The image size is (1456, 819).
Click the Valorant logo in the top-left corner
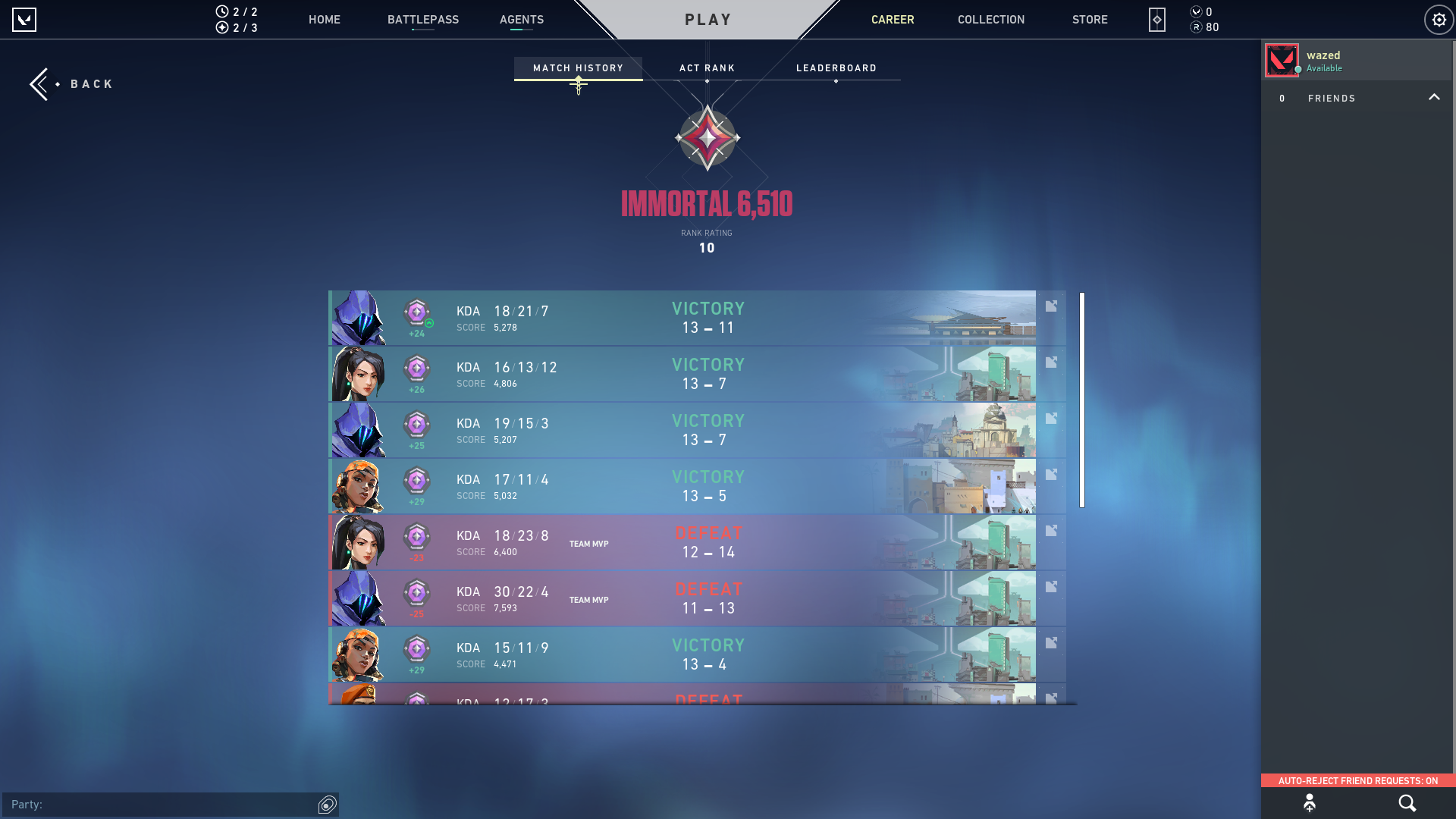click(25, 20)
